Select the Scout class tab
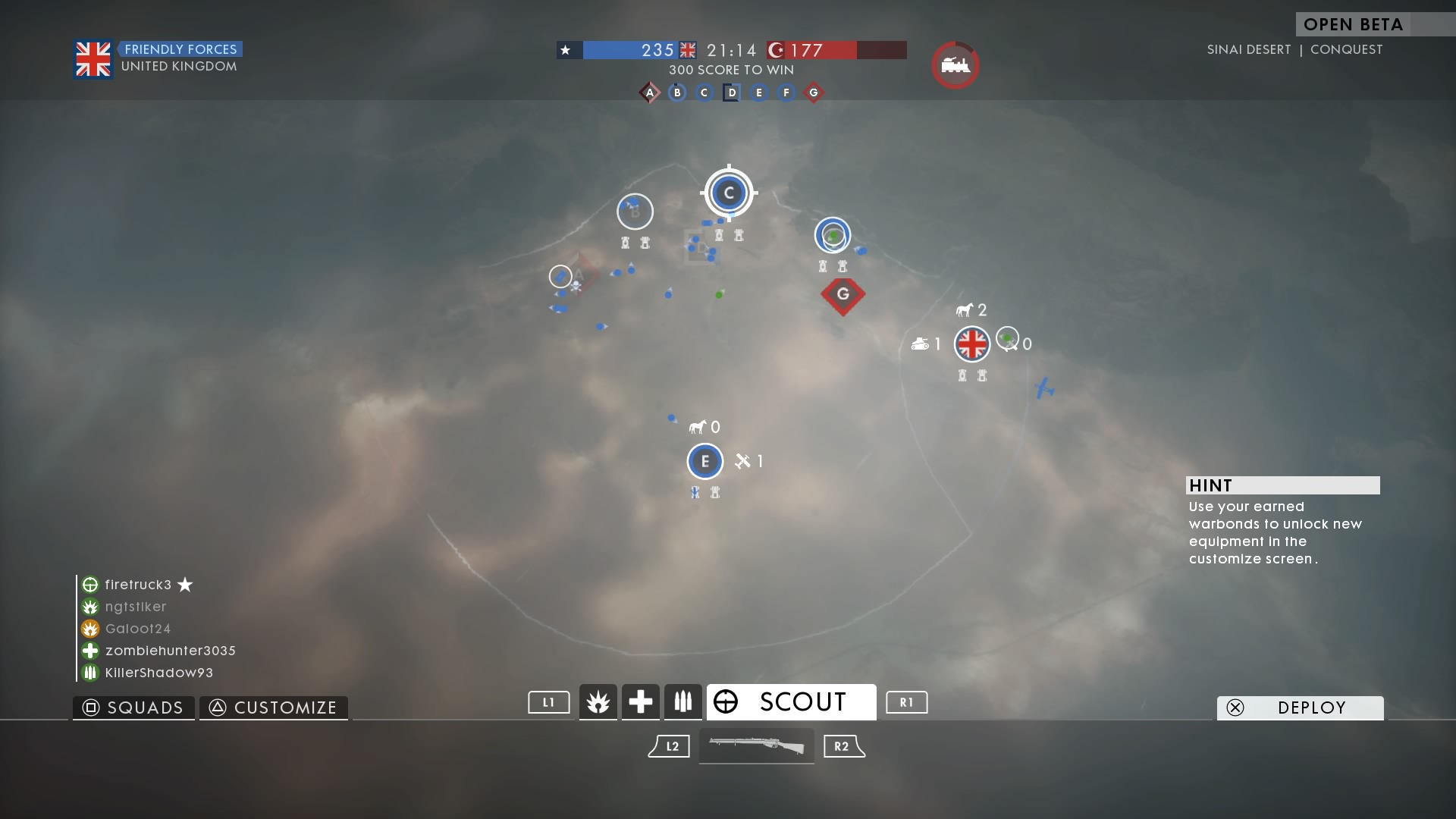The image size is (1456, 819). pos(791,702)
